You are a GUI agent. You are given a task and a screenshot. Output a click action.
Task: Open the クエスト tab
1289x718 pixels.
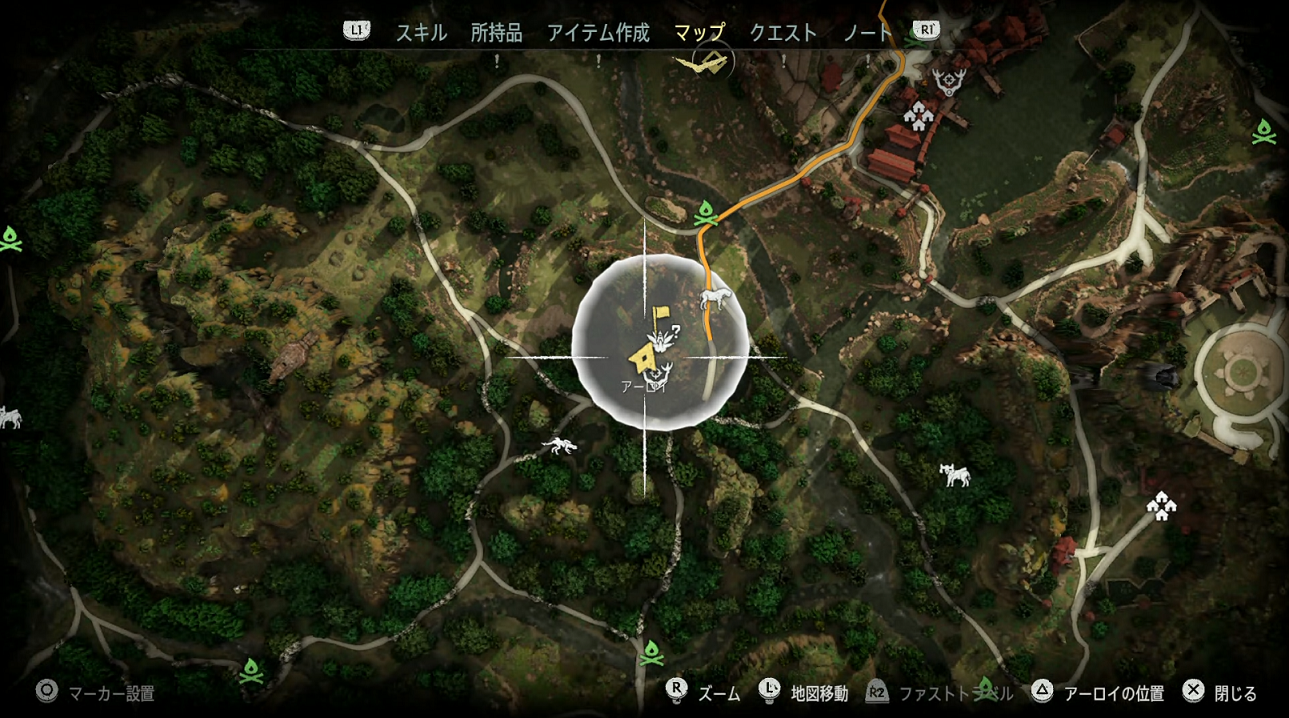tap(783, 33)
